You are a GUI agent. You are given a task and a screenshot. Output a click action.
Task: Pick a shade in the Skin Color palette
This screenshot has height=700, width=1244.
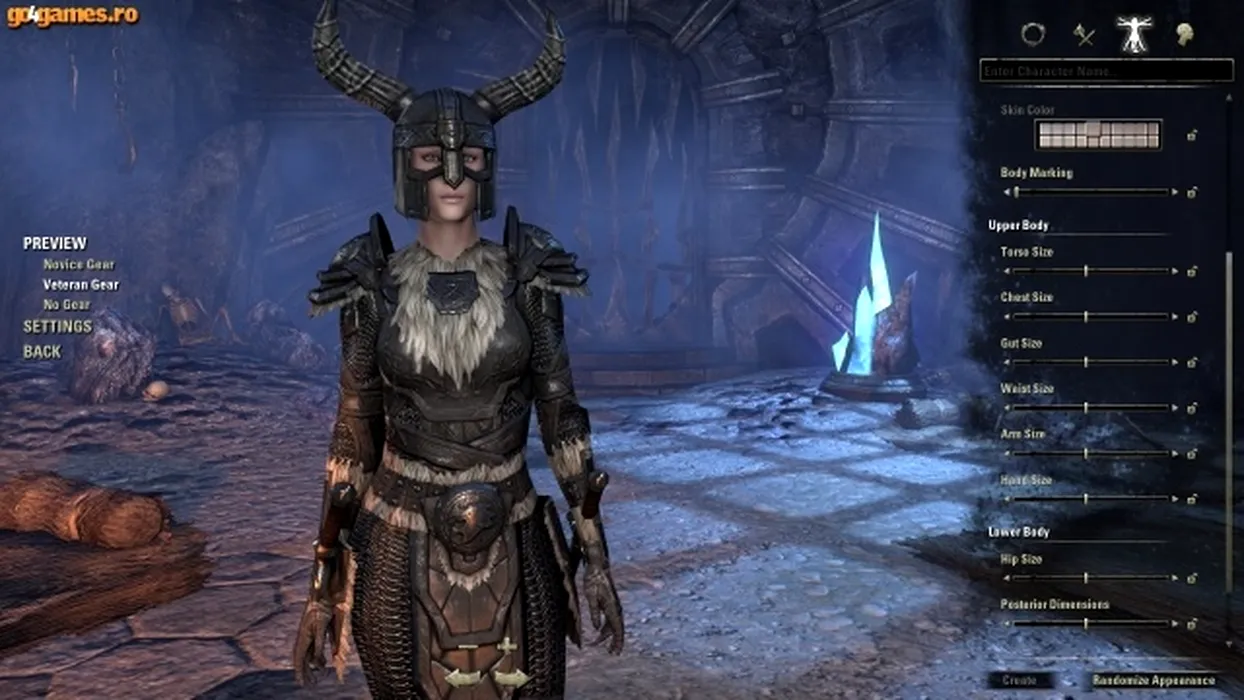(1098, 134)
